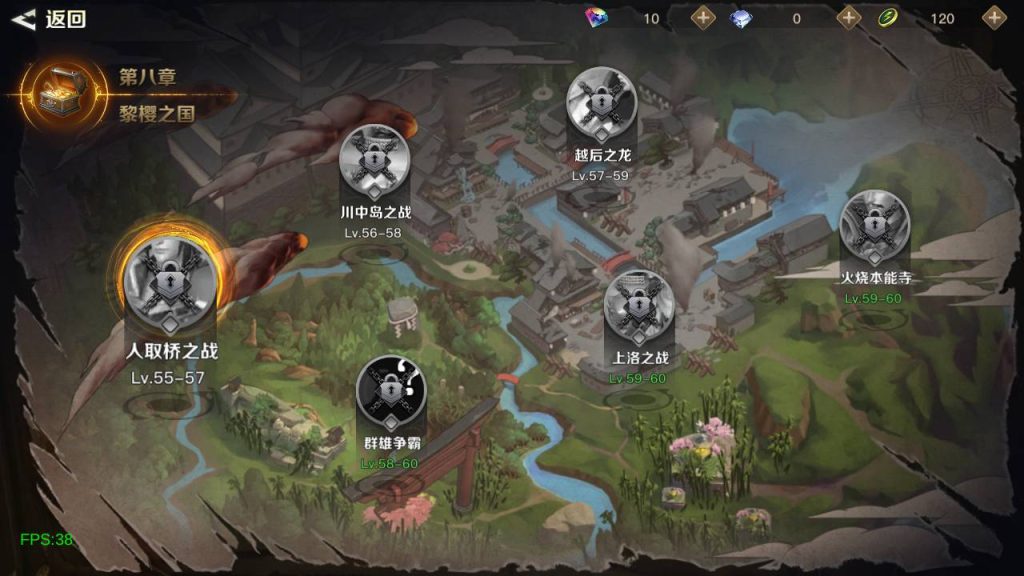Viewport: 1024px width, 576px height.
Task: Add more rainbow gems with plus button
Action: coord(704,17)
